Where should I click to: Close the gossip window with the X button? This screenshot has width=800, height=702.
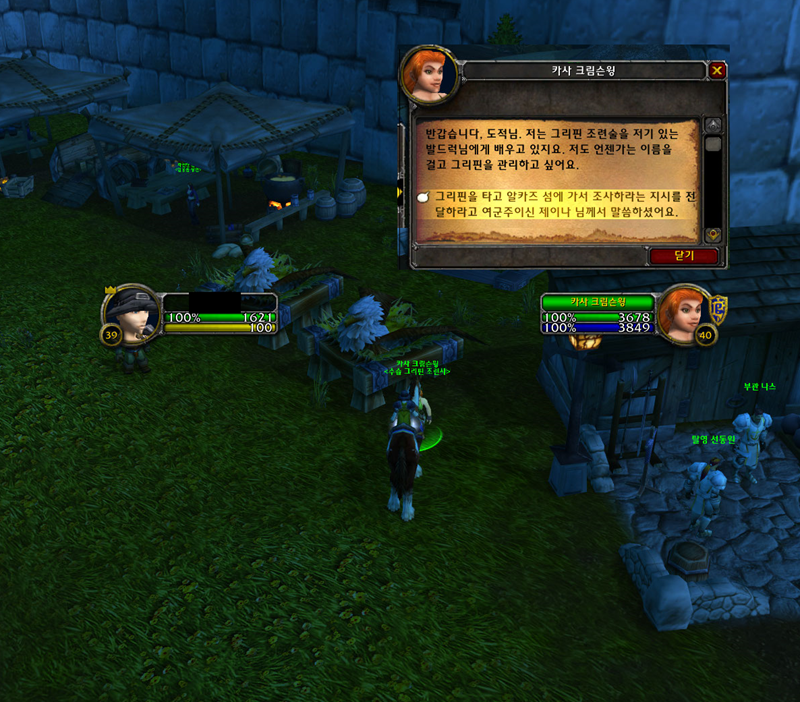[x=716, y=70]
